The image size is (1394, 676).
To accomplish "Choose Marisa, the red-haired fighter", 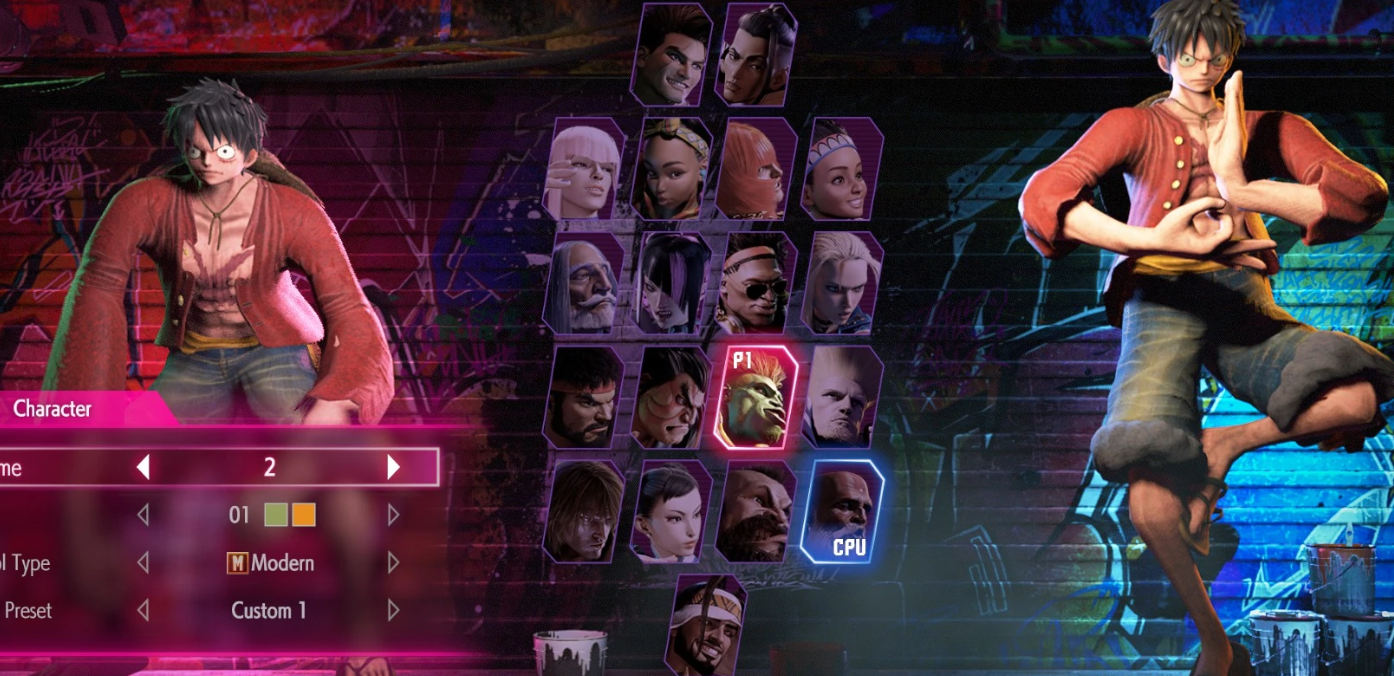I will [x=756, y=170].
